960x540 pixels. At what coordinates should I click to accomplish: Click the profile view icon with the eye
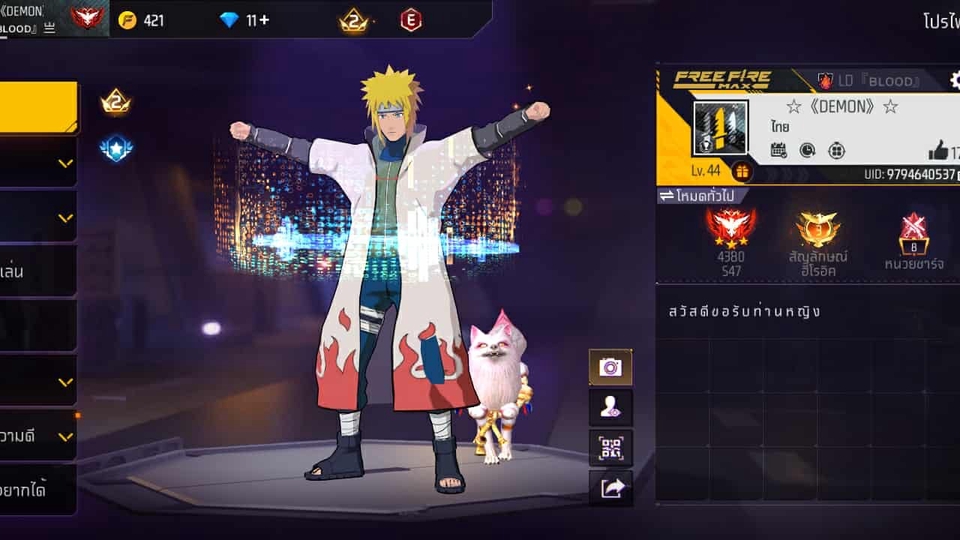coord(610,407)
